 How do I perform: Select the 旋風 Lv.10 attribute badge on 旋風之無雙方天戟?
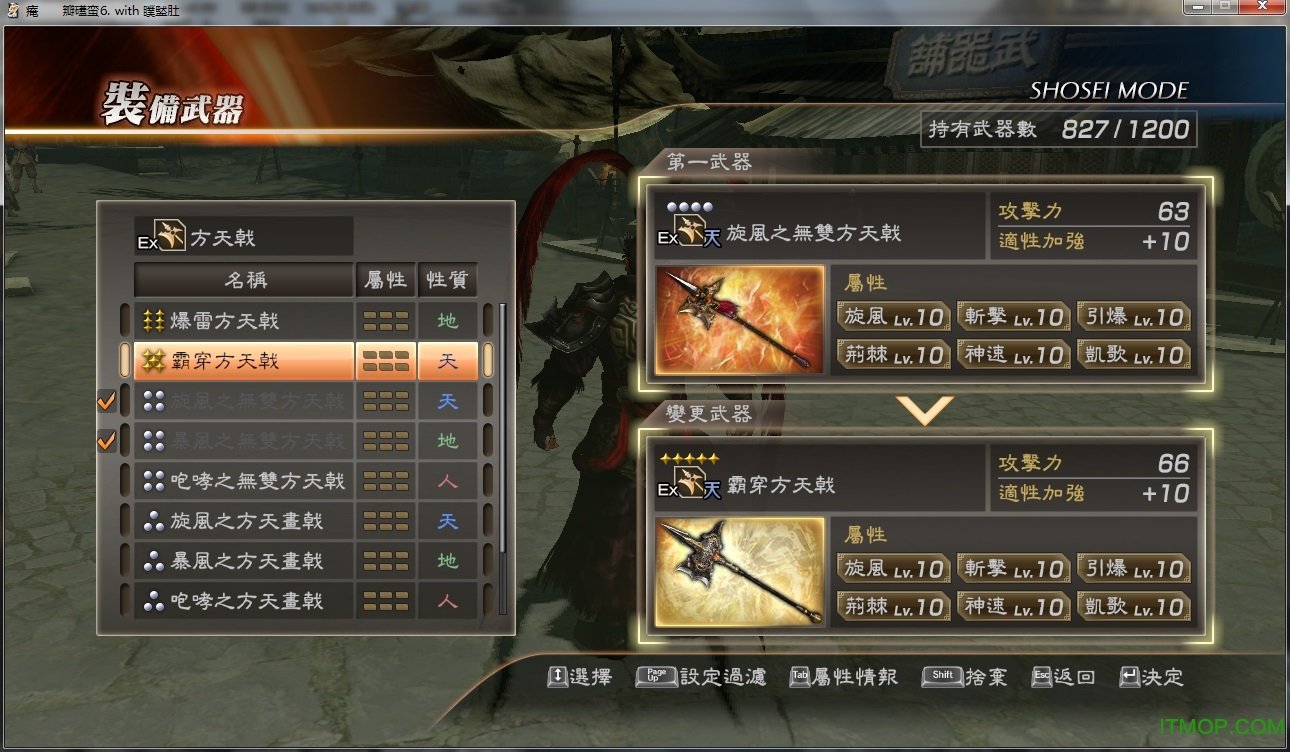pos(893,314)
